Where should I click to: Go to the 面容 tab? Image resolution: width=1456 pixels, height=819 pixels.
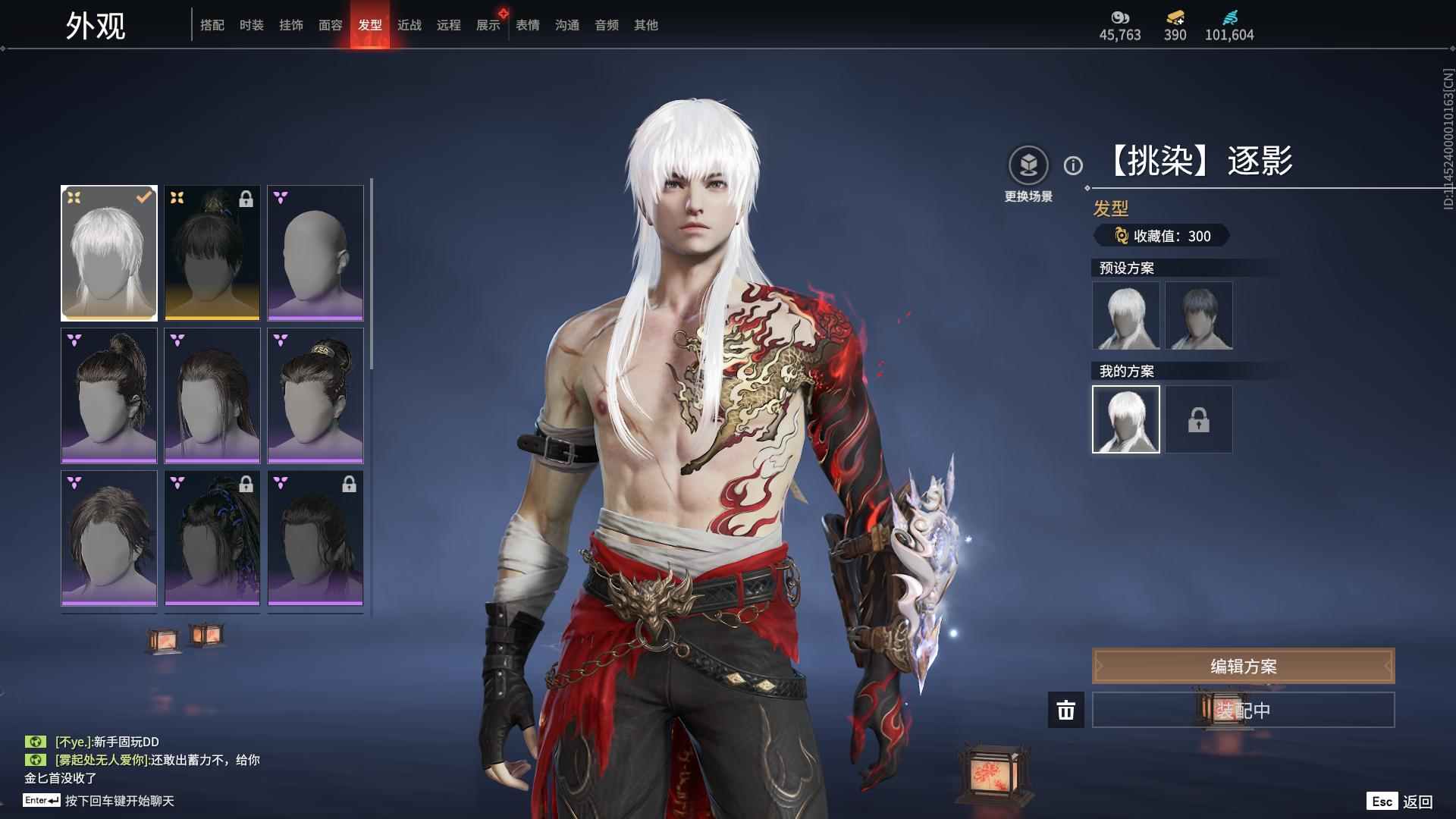pyautogui.click(x=330, y=25)
